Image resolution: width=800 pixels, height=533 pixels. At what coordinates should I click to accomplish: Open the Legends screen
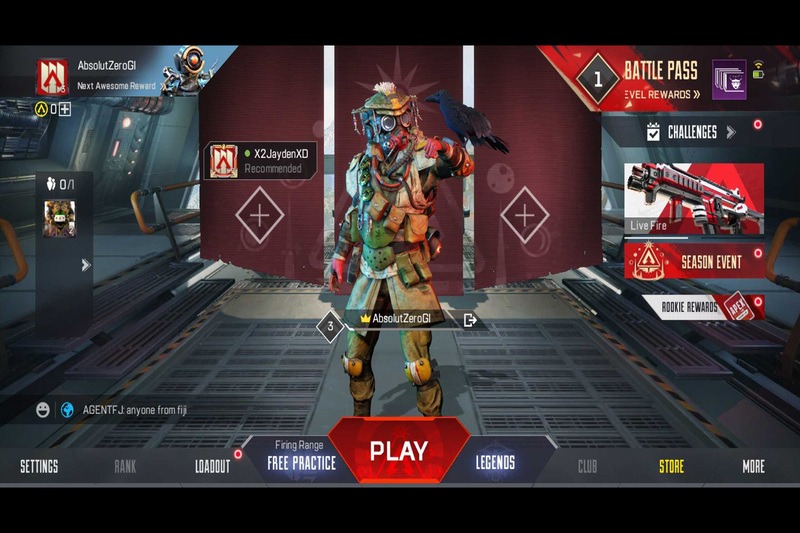click(x=495, y=462)
